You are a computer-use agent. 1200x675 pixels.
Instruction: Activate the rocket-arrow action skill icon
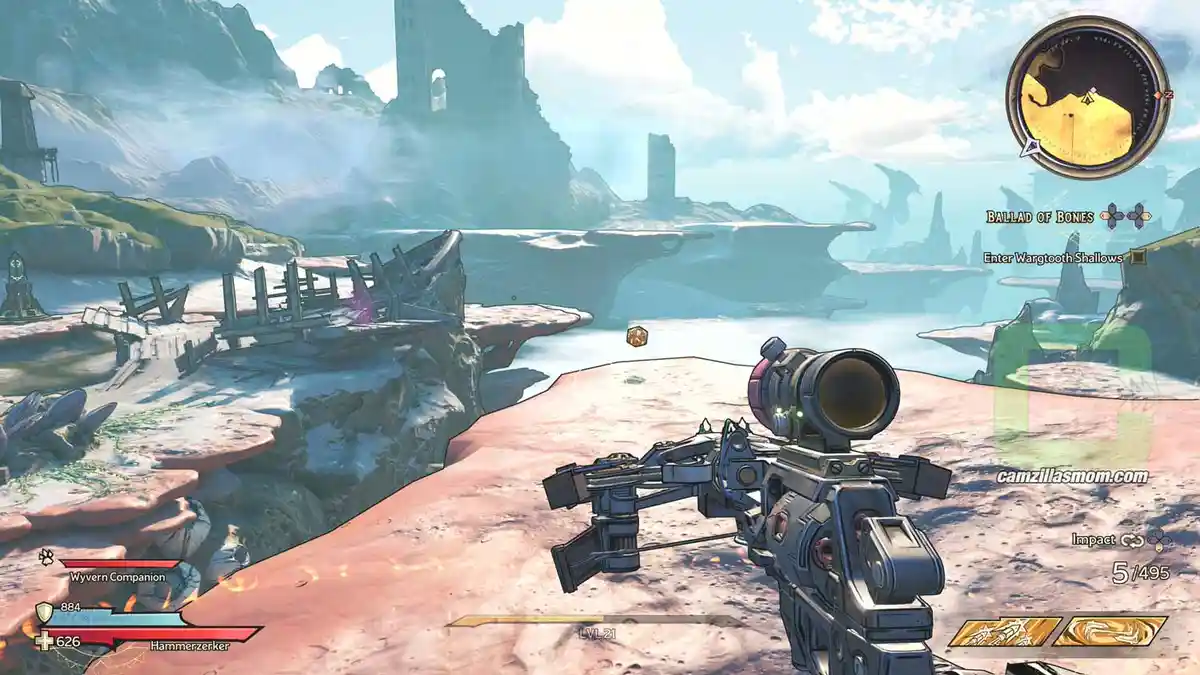[1004, 631]
